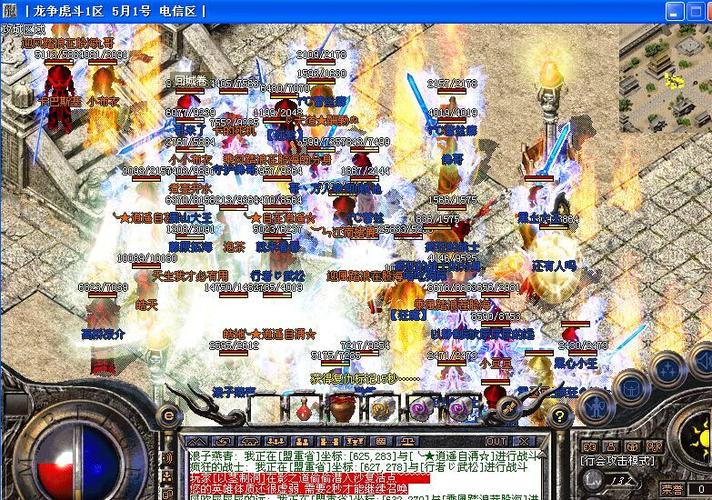Select the brown clay jar belt slot

341,408
